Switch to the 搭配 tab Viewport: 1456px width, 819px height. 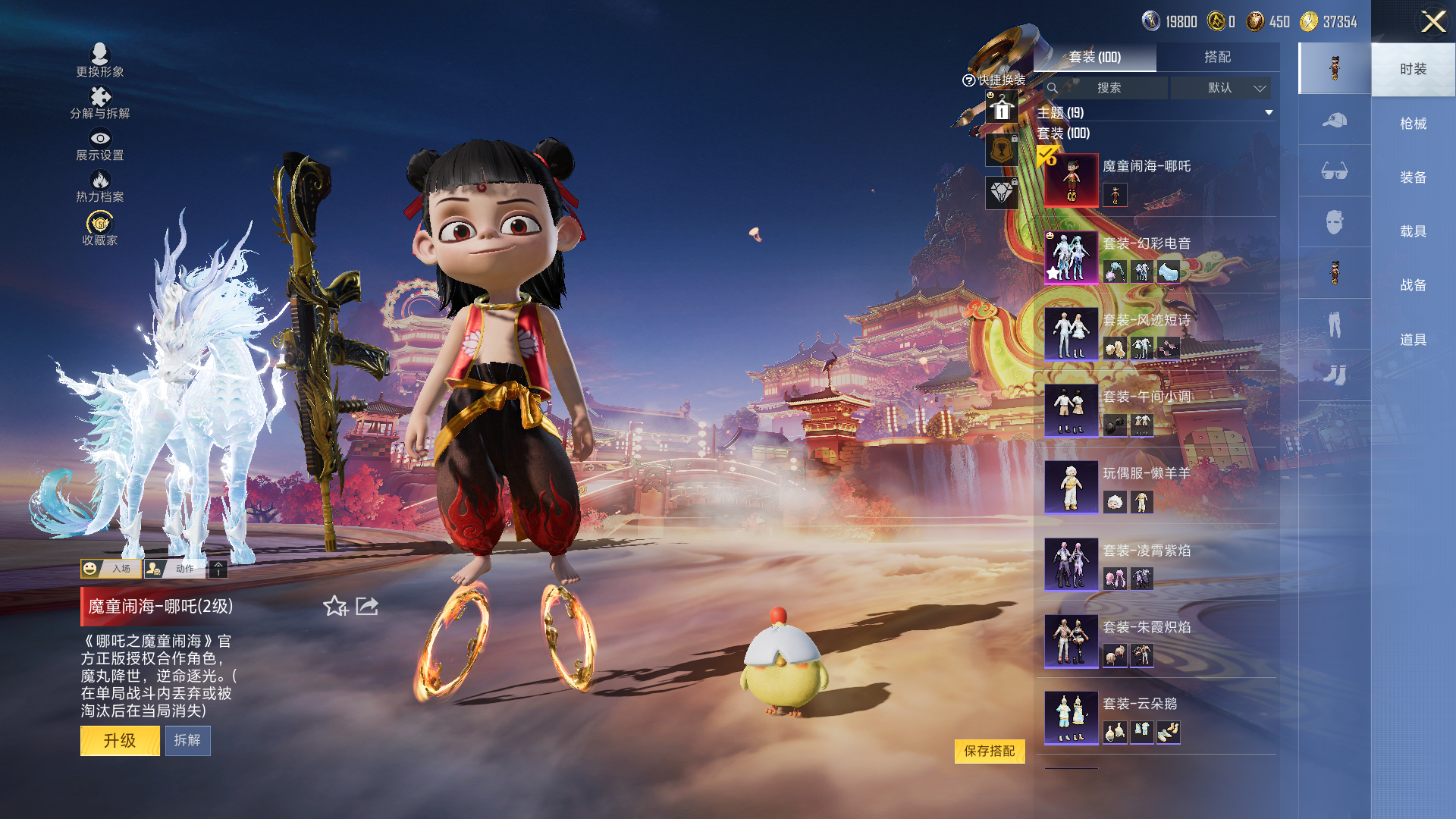tap(1217, 57)
